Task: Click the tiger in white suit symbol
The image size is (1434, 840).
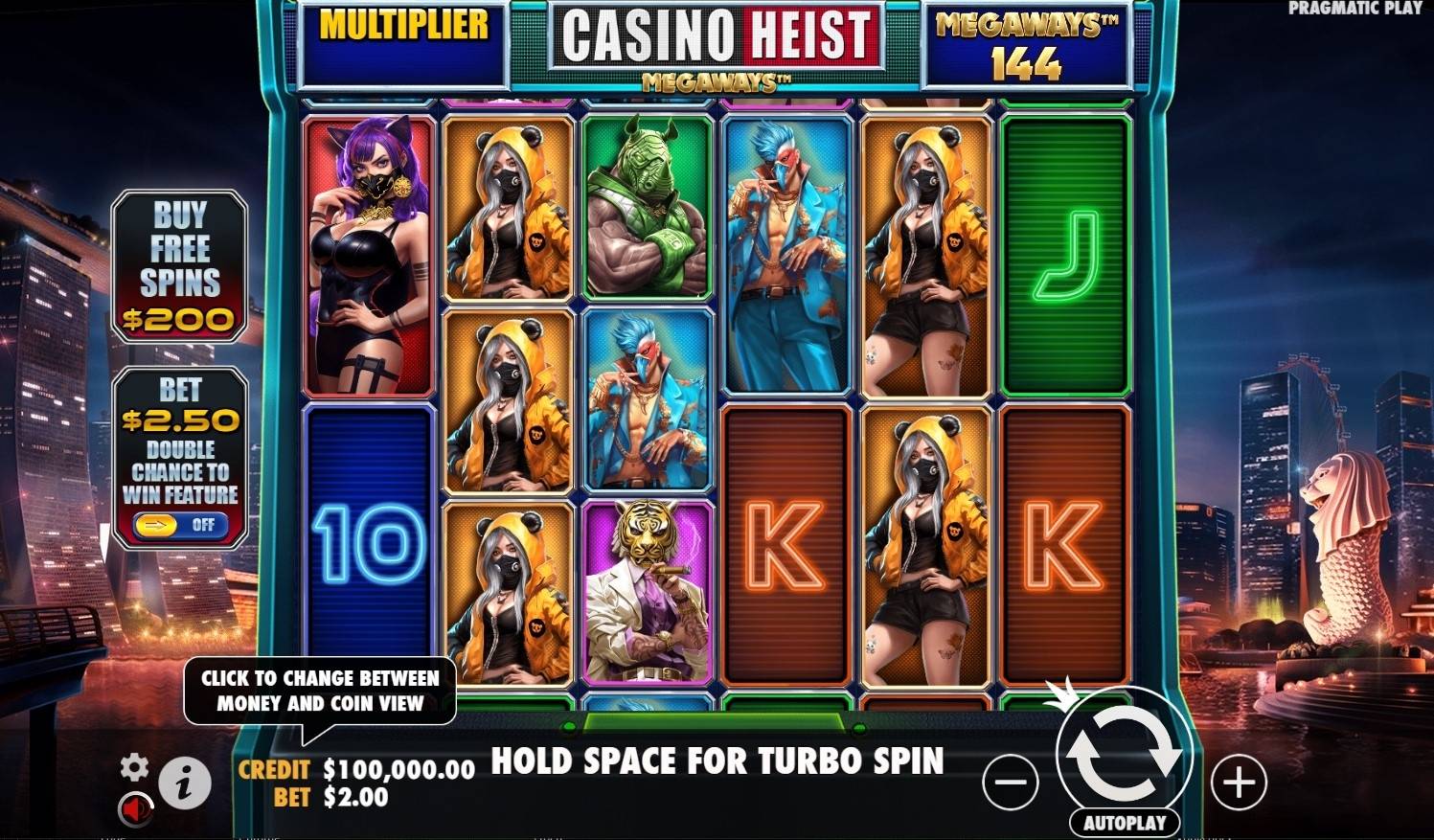Action: pyautogui.click(x=649, y=586)
